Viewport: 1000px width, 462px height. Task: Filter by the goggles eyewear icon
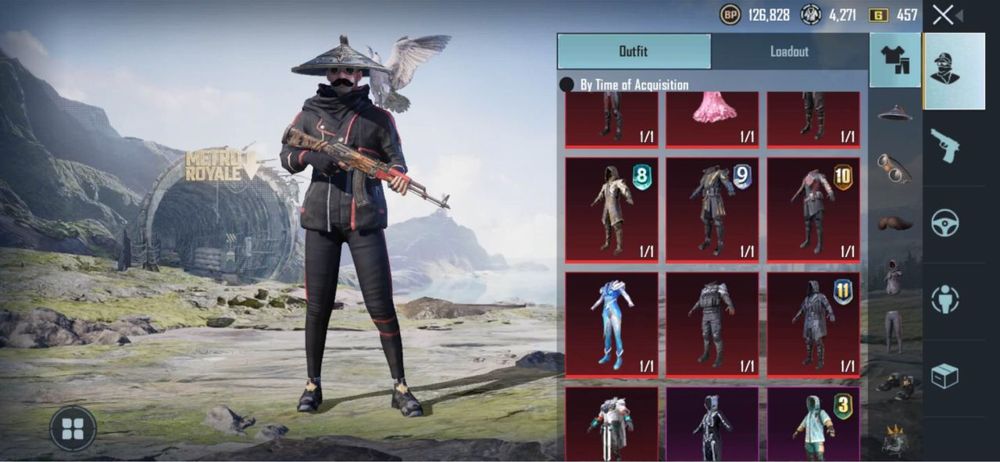coord(895,167)
